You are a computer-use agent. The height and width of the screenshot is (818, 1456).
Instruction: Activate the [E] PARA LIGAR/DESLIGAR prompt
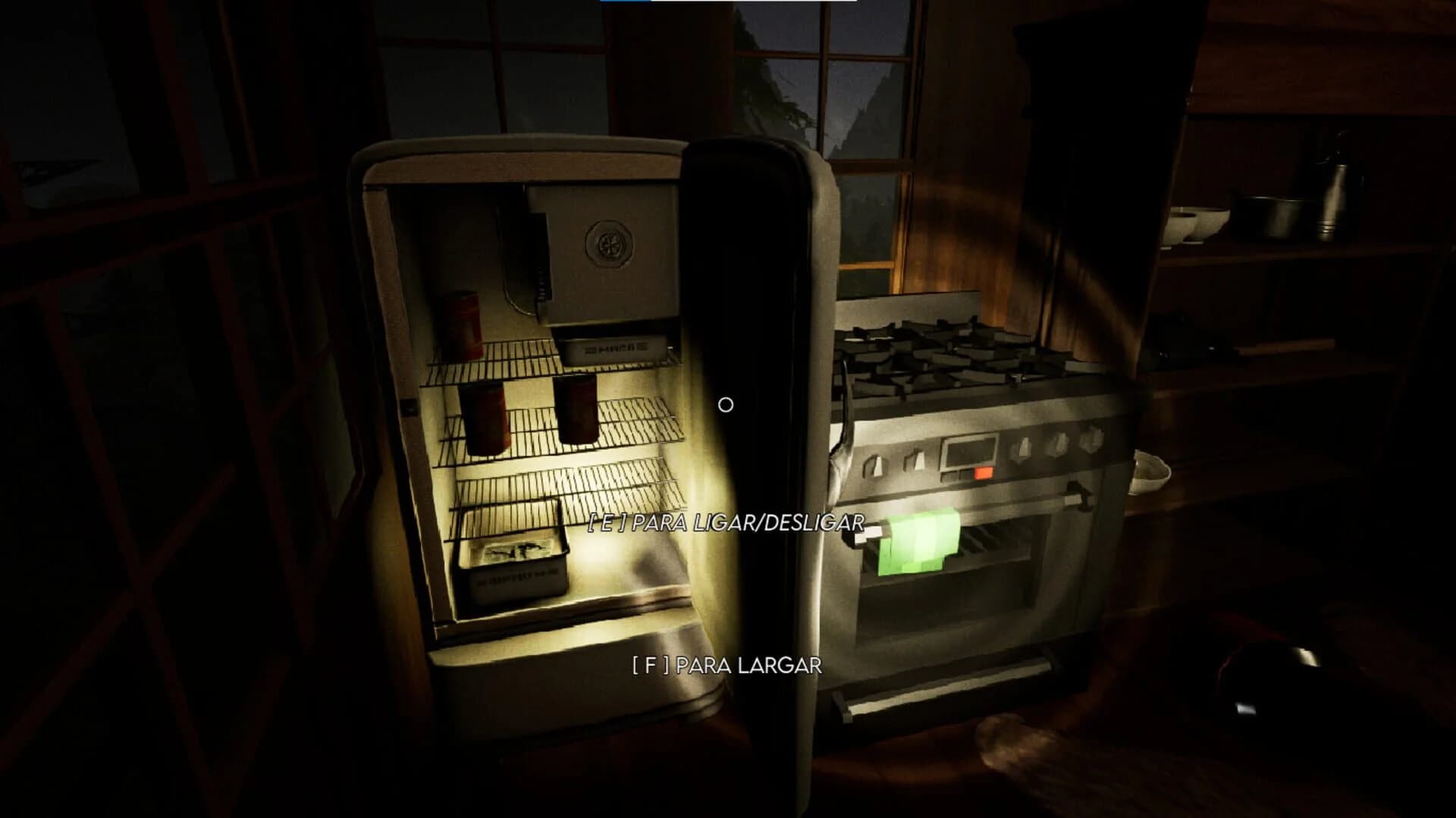pyautogui.click(x=726, y=522)
